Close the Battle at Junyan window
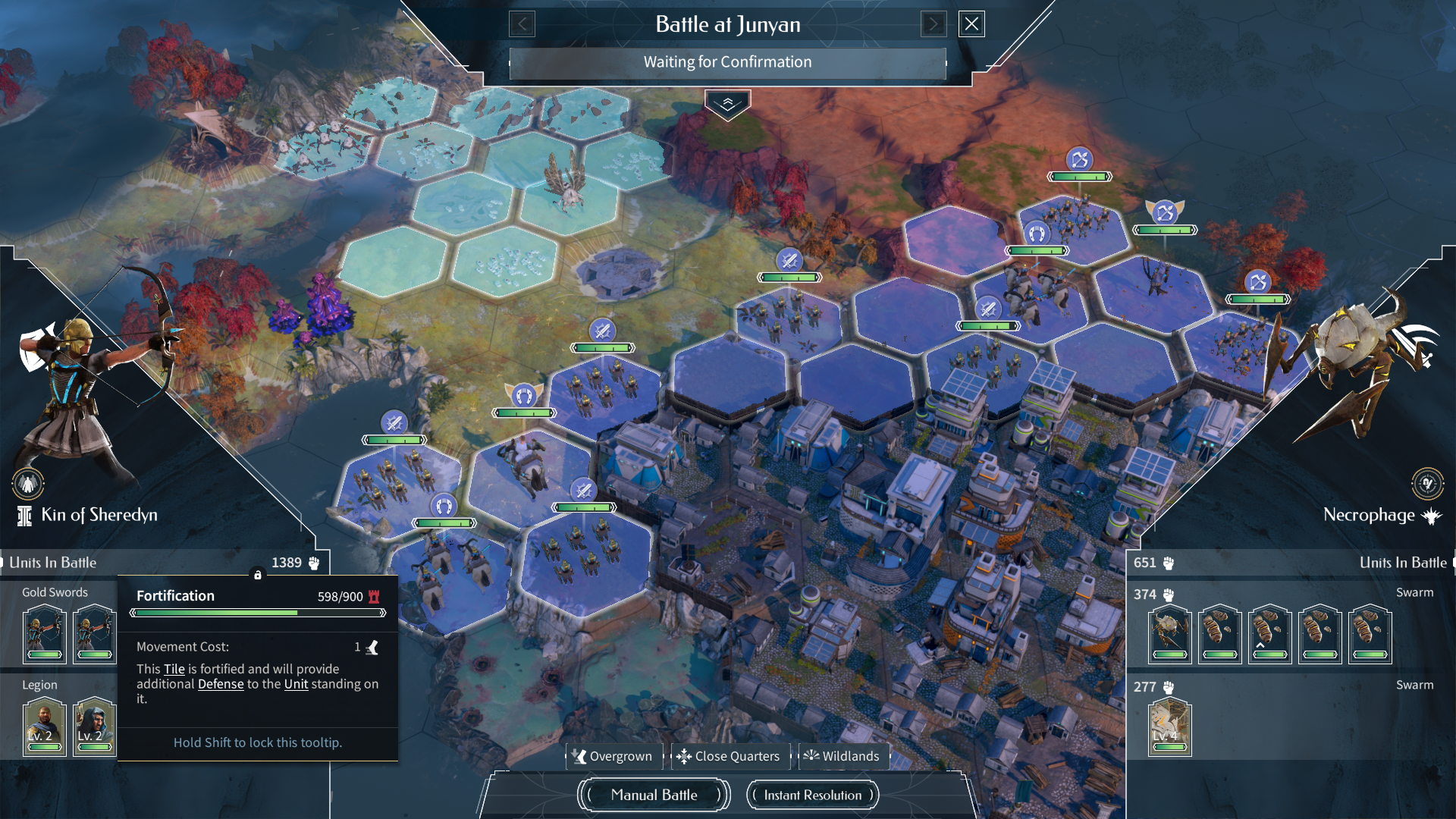The height and width of the screenshot is (819, 1456). click(x=971, y=24)
